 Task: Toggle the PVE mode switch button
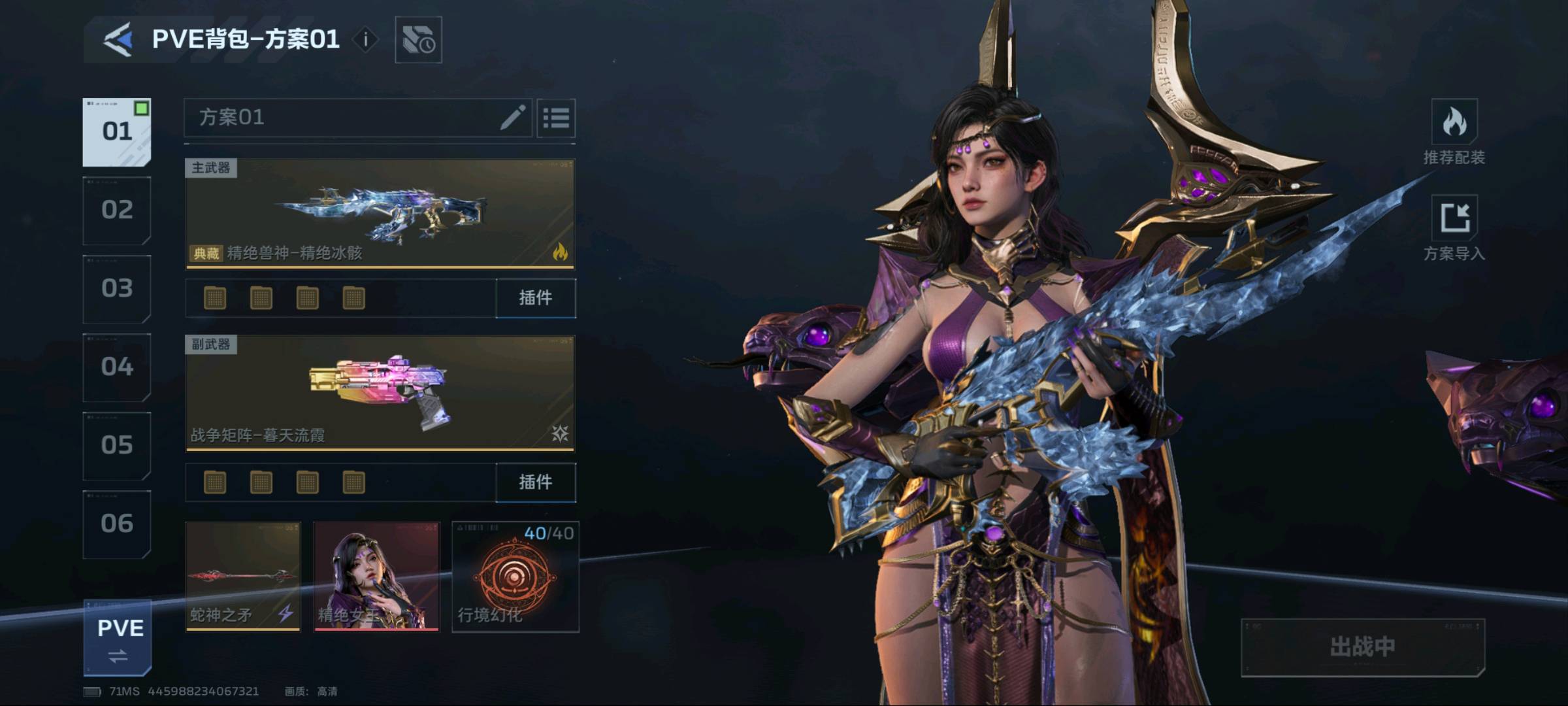(x=118, y=639)
